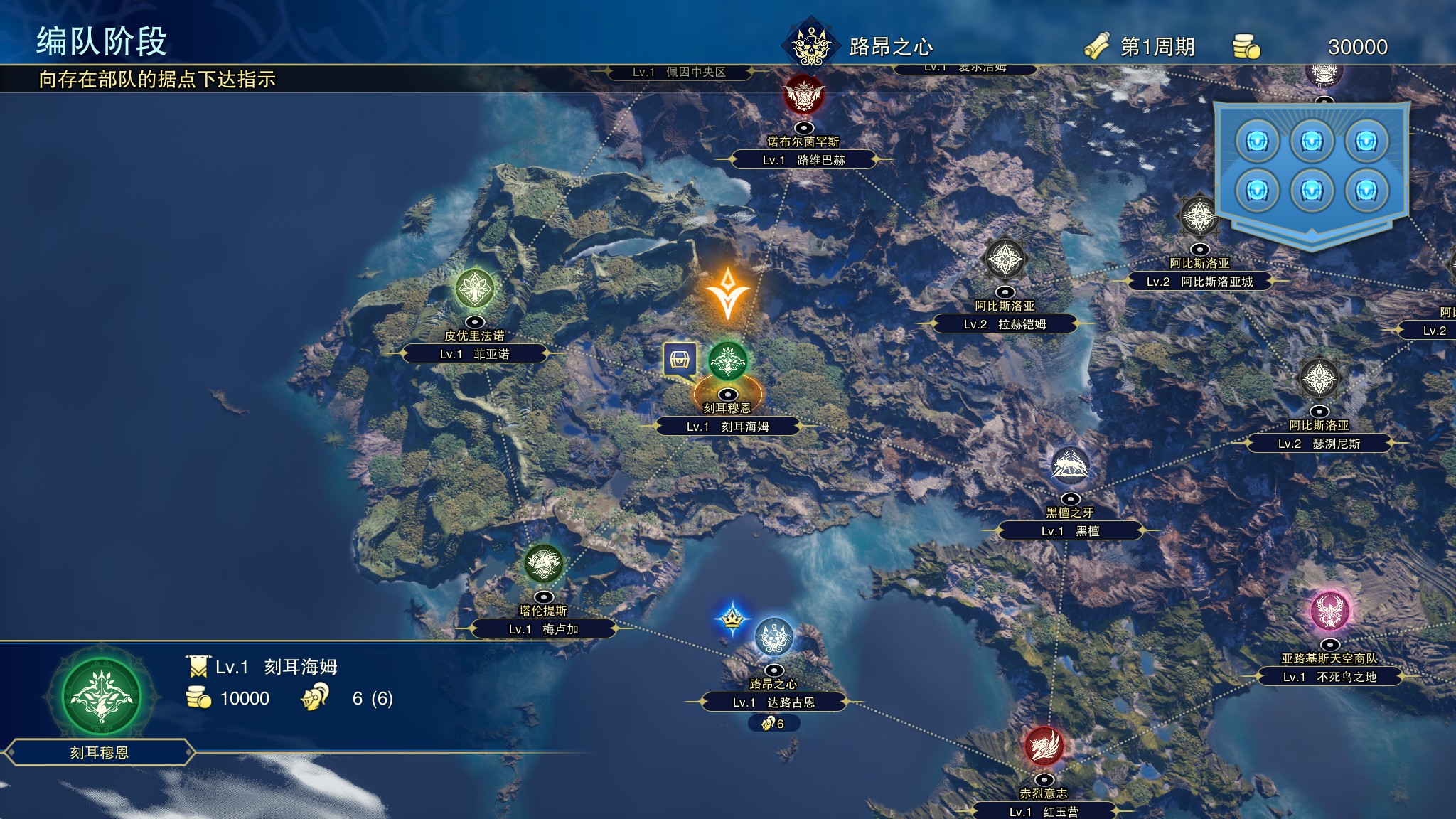
Task: Select the 不死鸟之地 stronghold
Action: pyautogui.click(x=1329, y=677)
